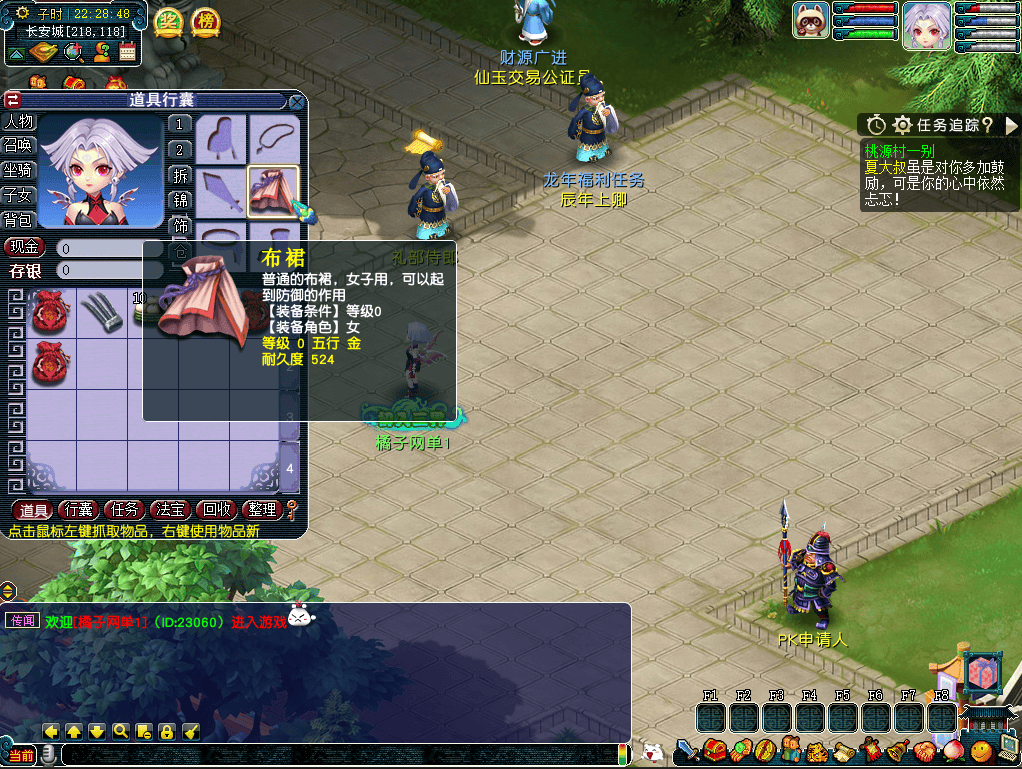Screen dimensions: 1022x769
Task: Select the equipped 布裙 skirt slot
Action: (273, 191)
